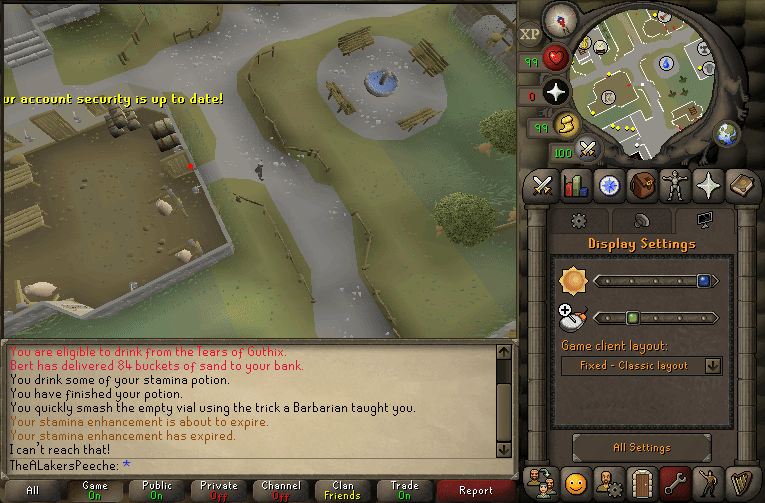Click the Report button
The height and width of the screenshot is (503, 765).
coord(476,490)
